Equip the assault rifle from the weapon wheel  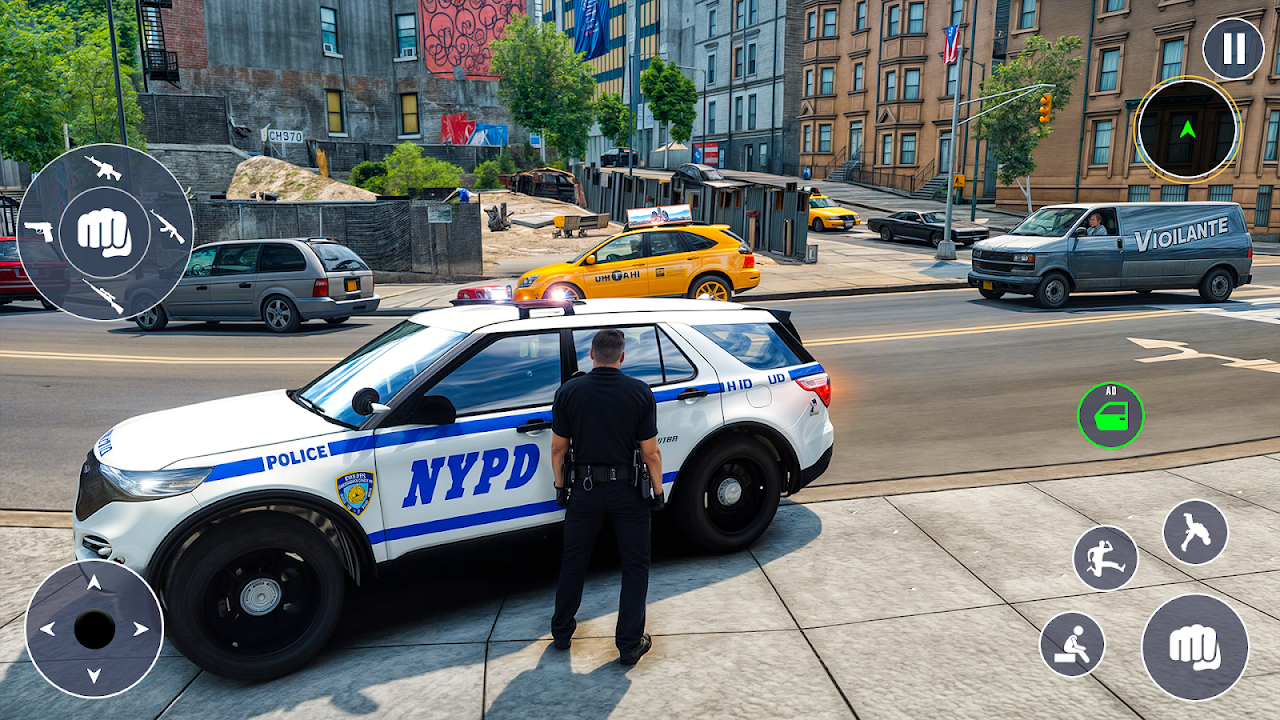(103, 167)
